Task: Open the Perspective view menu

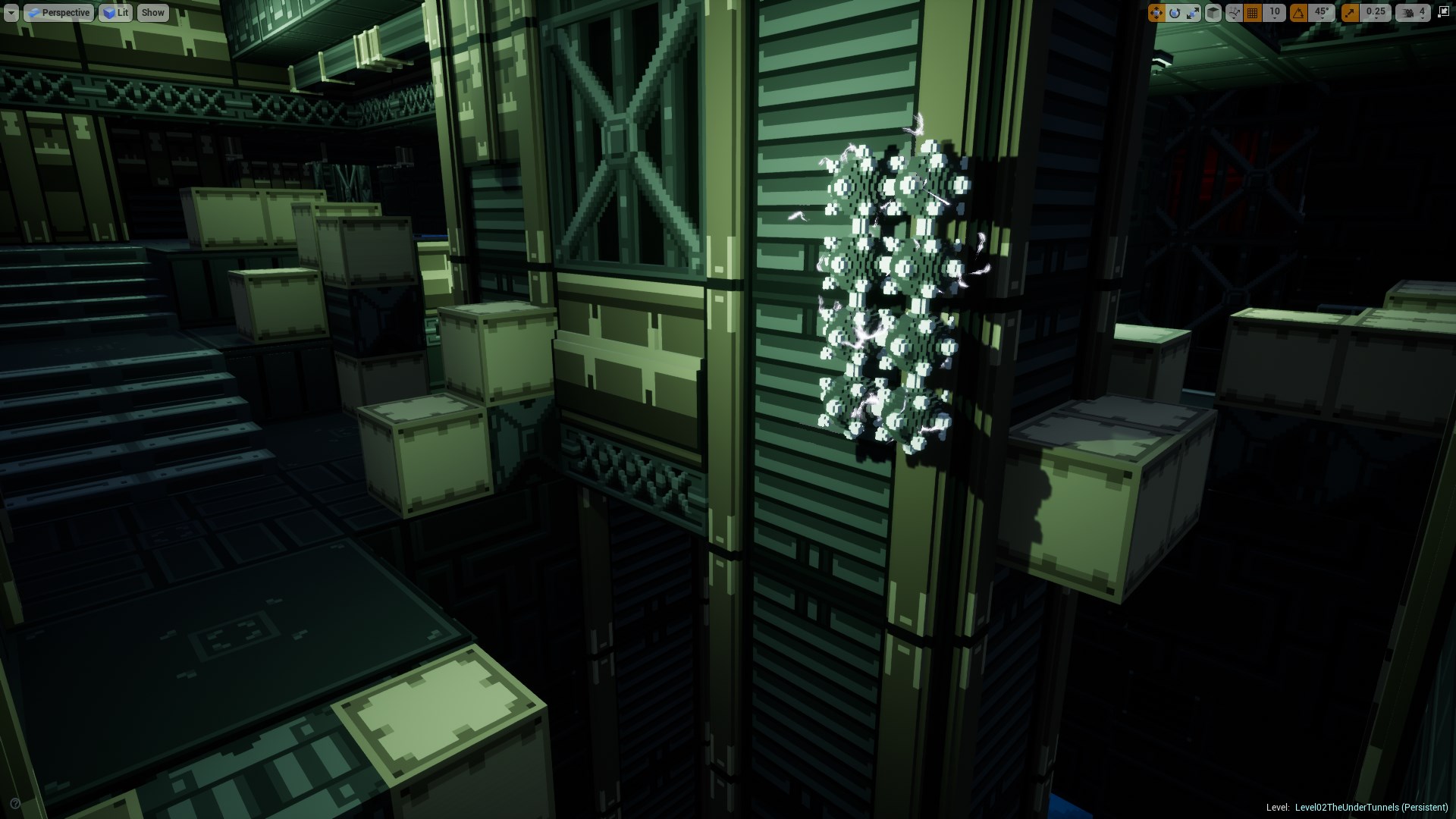Action: (59, 12)
